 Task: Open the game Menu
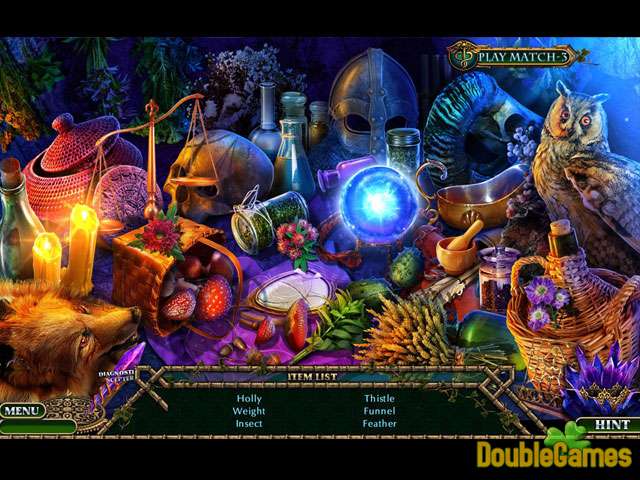pos(22,410)
